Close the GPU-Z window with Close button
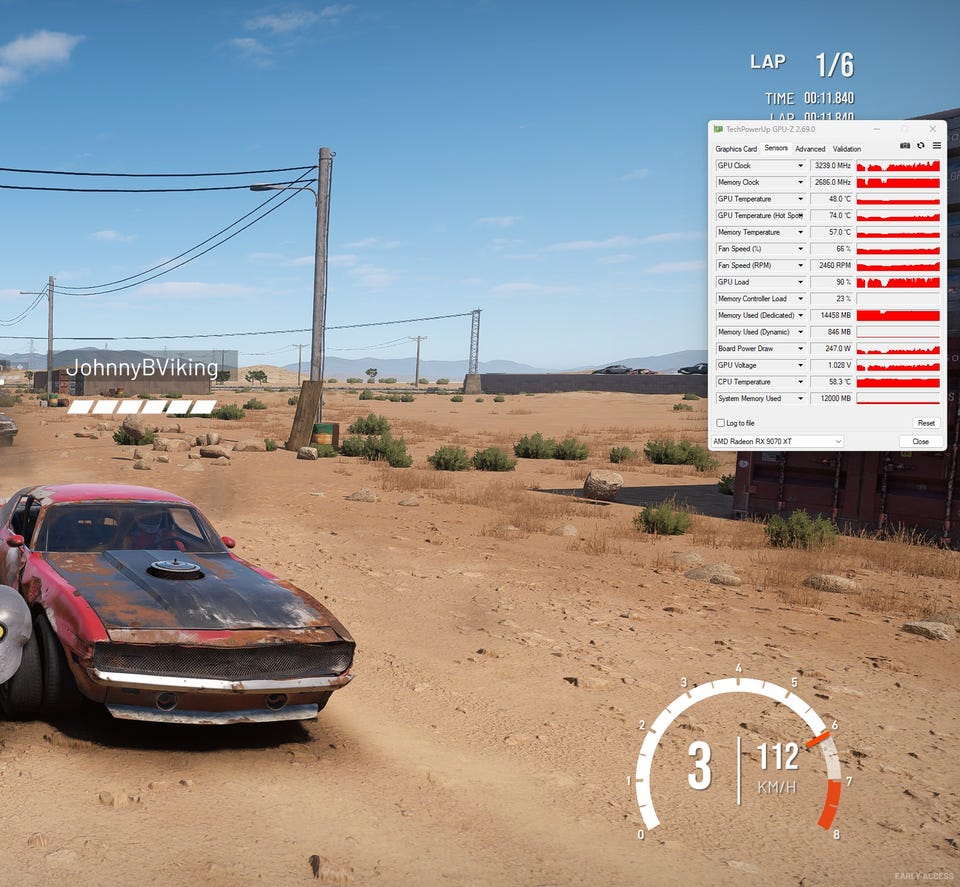This screenshot has width=960, height=887. tap(920, 441)
